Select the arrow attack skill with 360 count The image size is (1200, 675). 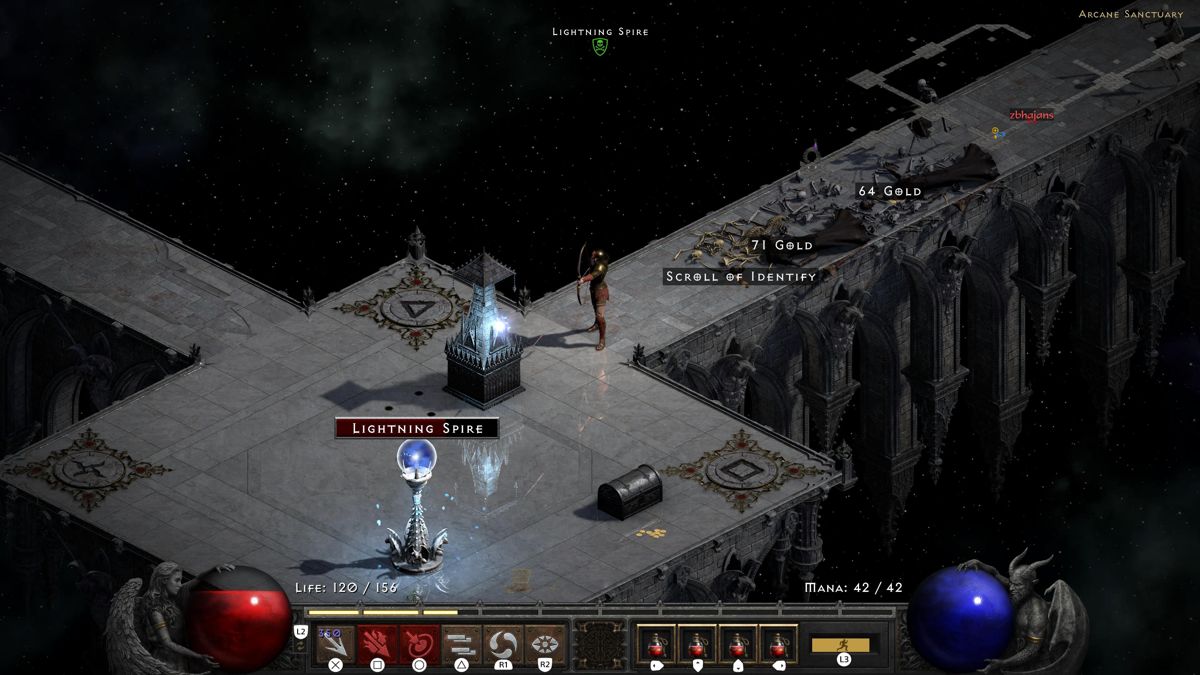[335, 643]
